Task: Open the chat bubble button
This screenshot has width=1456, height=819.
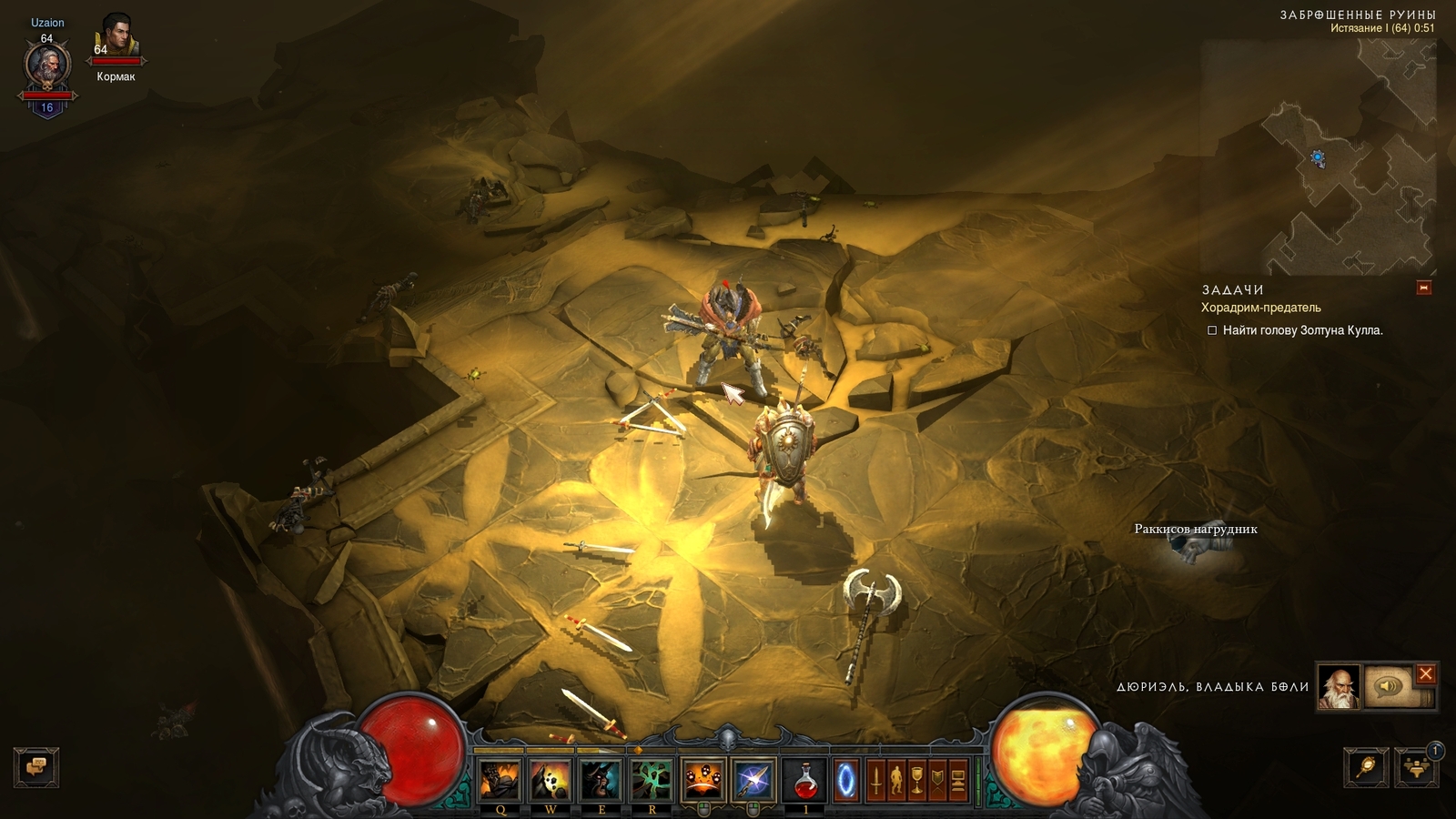Action: [x=36, y=767]
